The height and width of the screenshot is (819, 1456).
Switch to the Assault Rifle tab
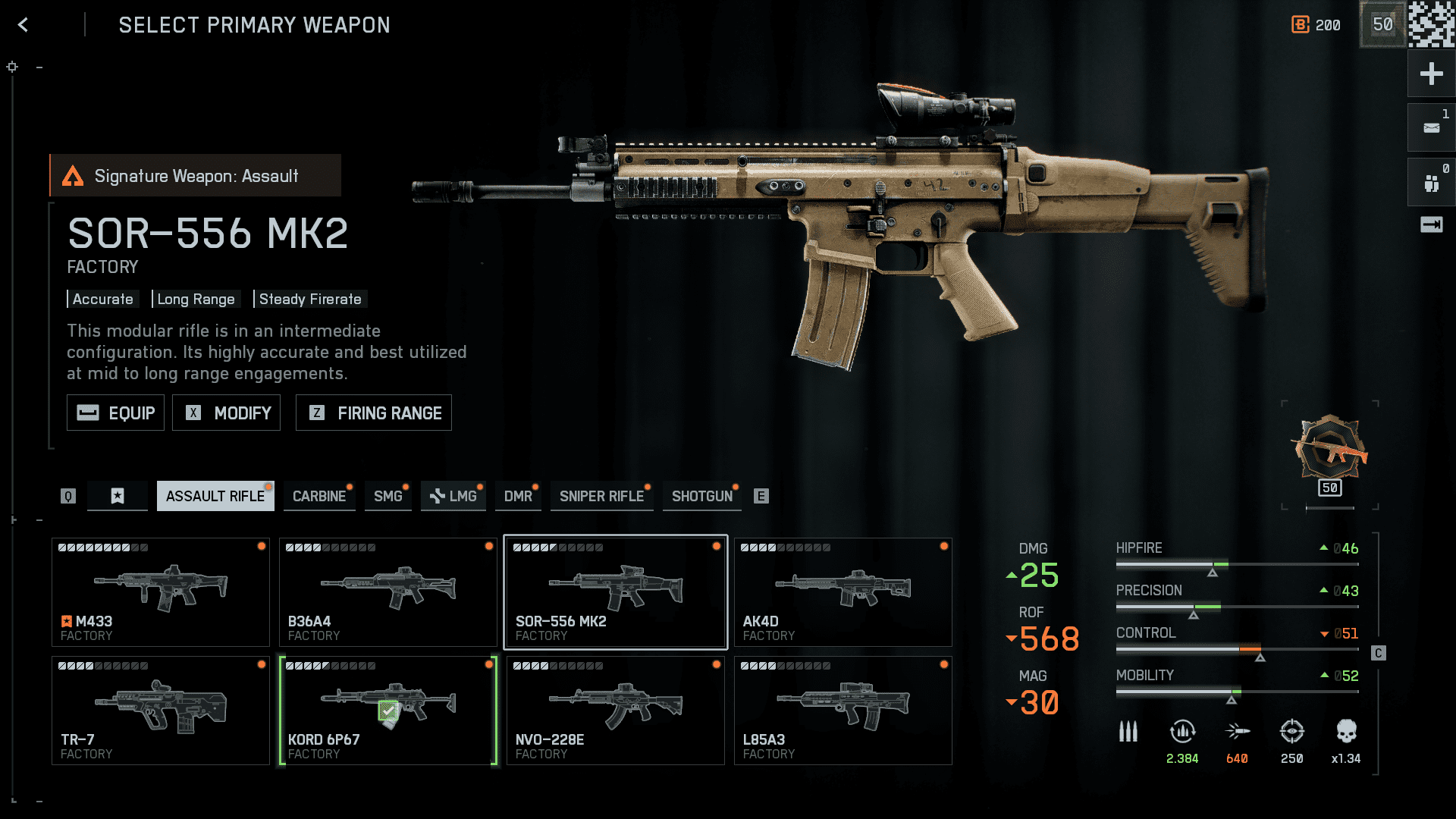click(x=215, y=496)
